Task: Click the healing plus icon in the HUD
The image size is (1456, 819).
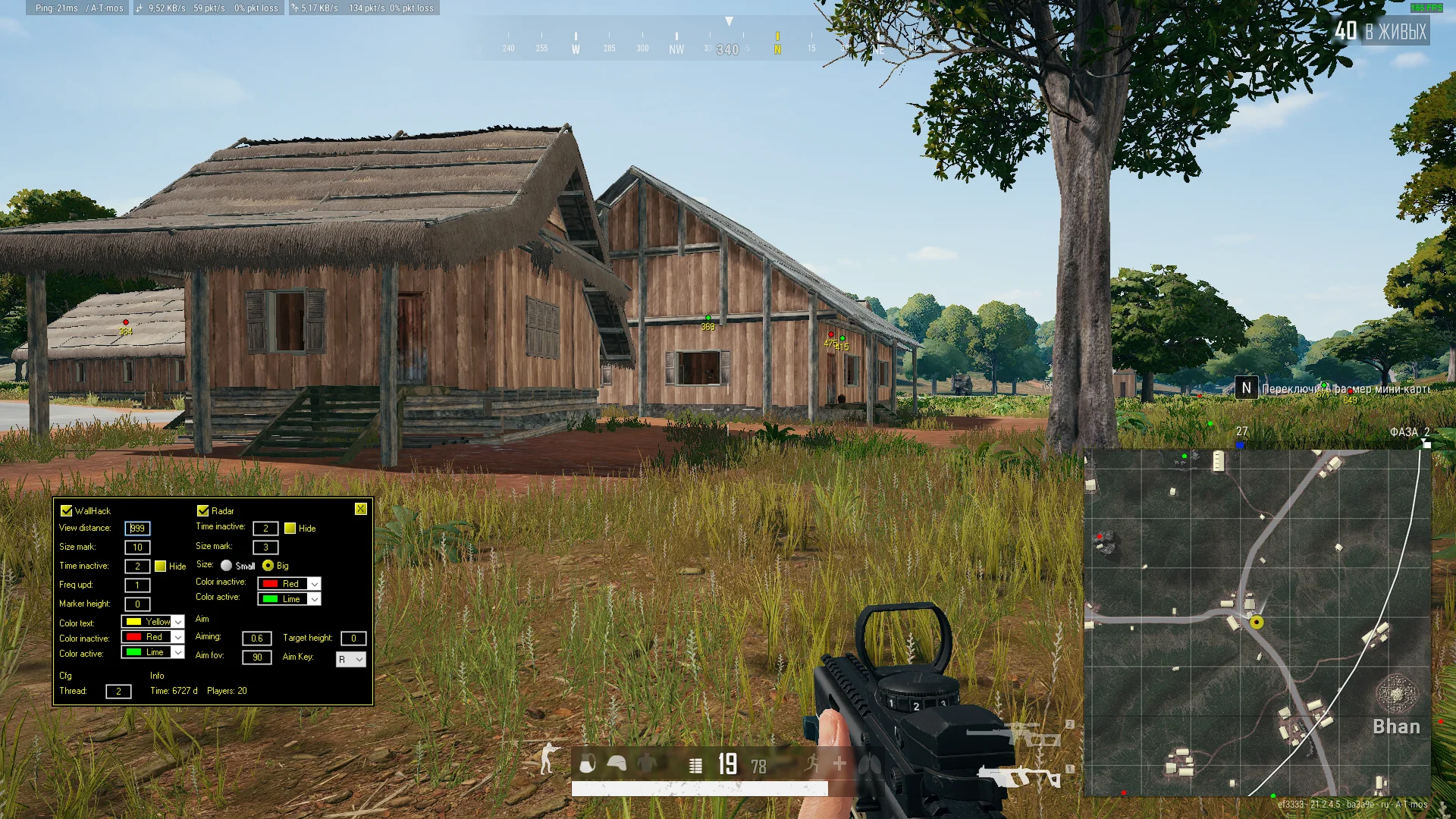Action: click(839, 764)
